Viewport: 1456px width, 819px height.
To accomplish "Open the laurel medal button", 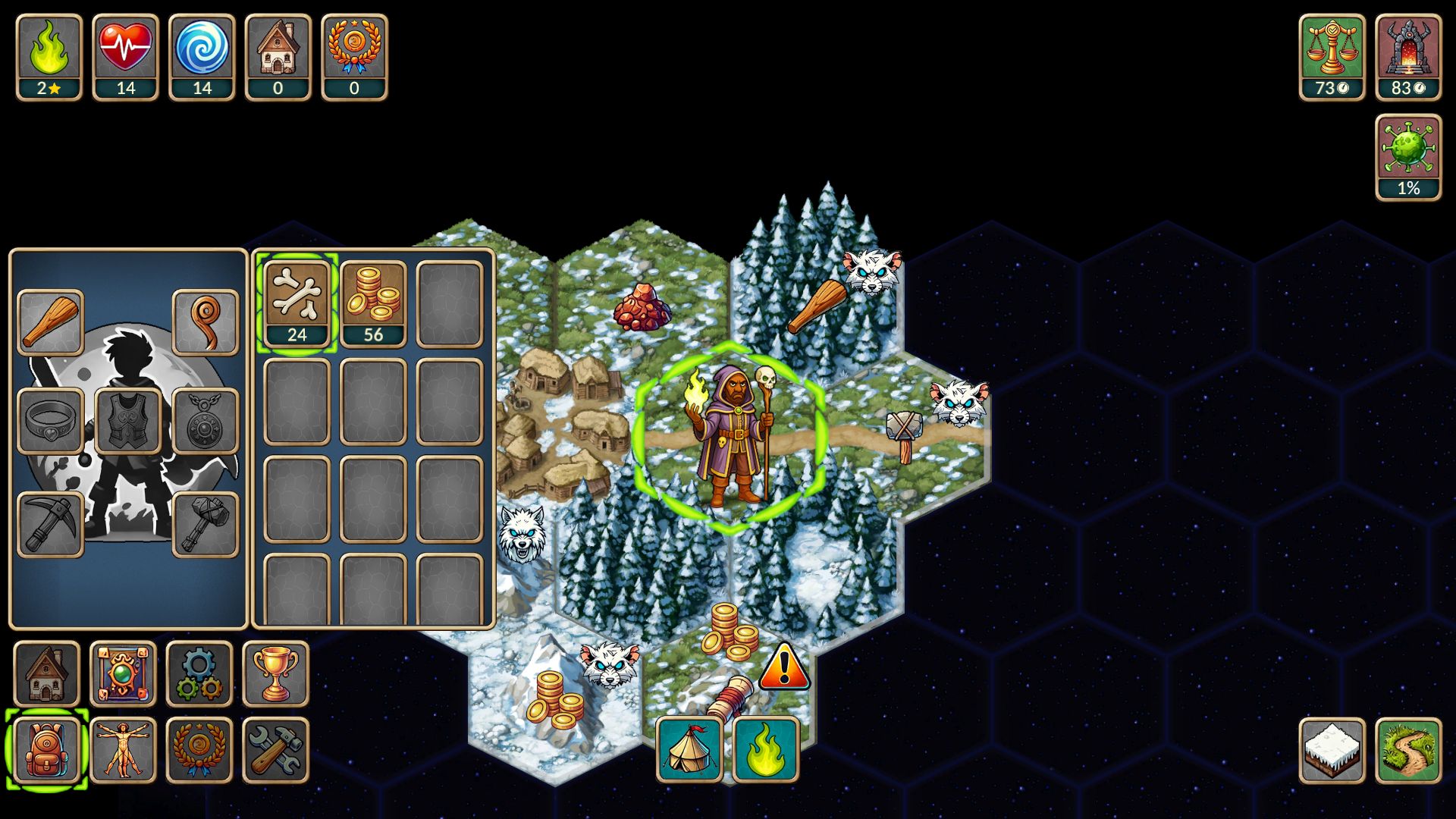I will point(199,750).
